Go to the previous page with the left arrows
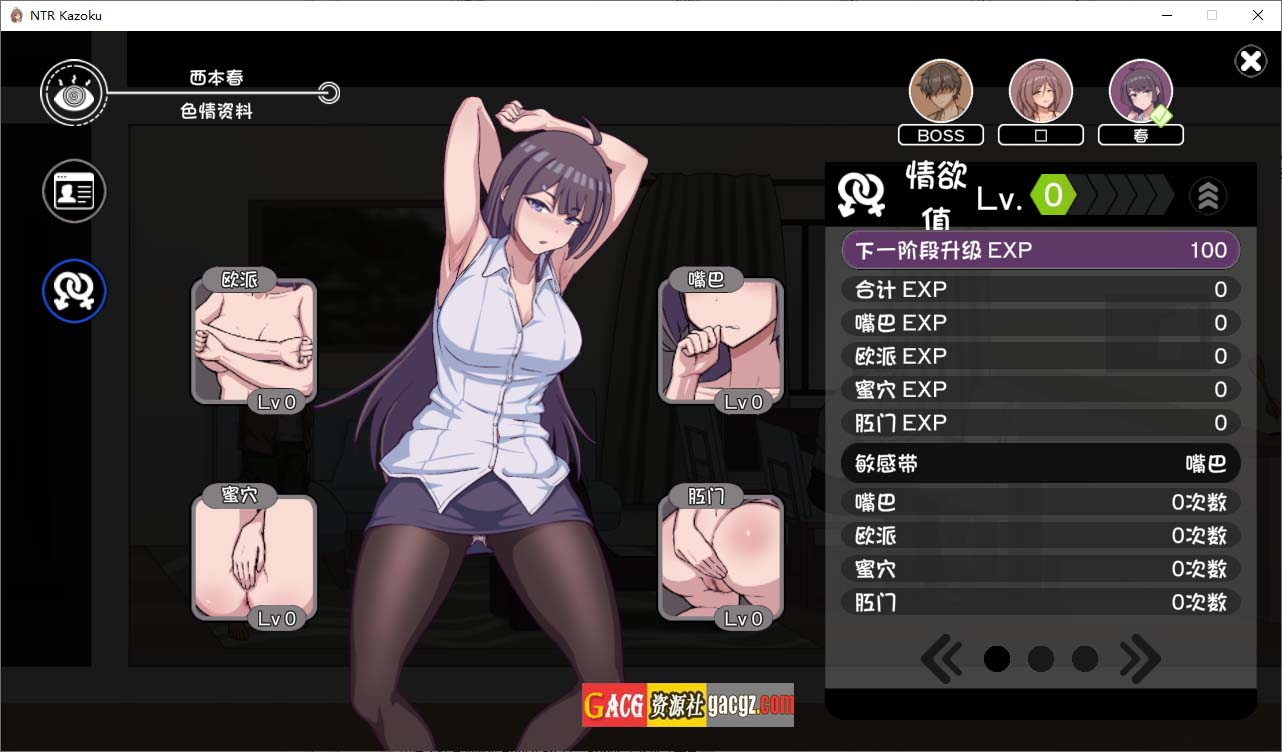 click(x=941, y=658)
